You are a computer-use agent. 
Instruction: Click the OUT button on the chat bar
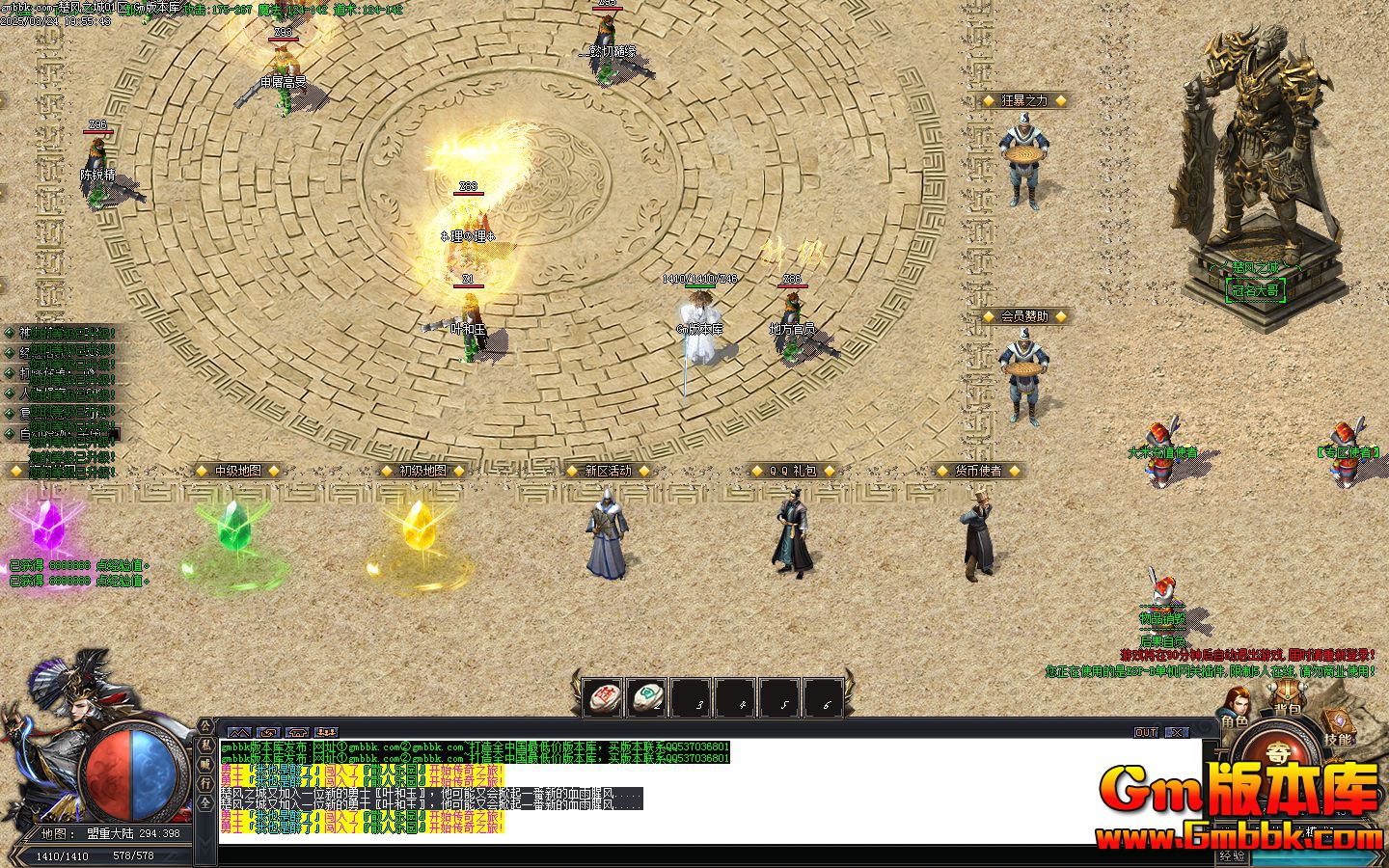click(x=1147, y=733)
